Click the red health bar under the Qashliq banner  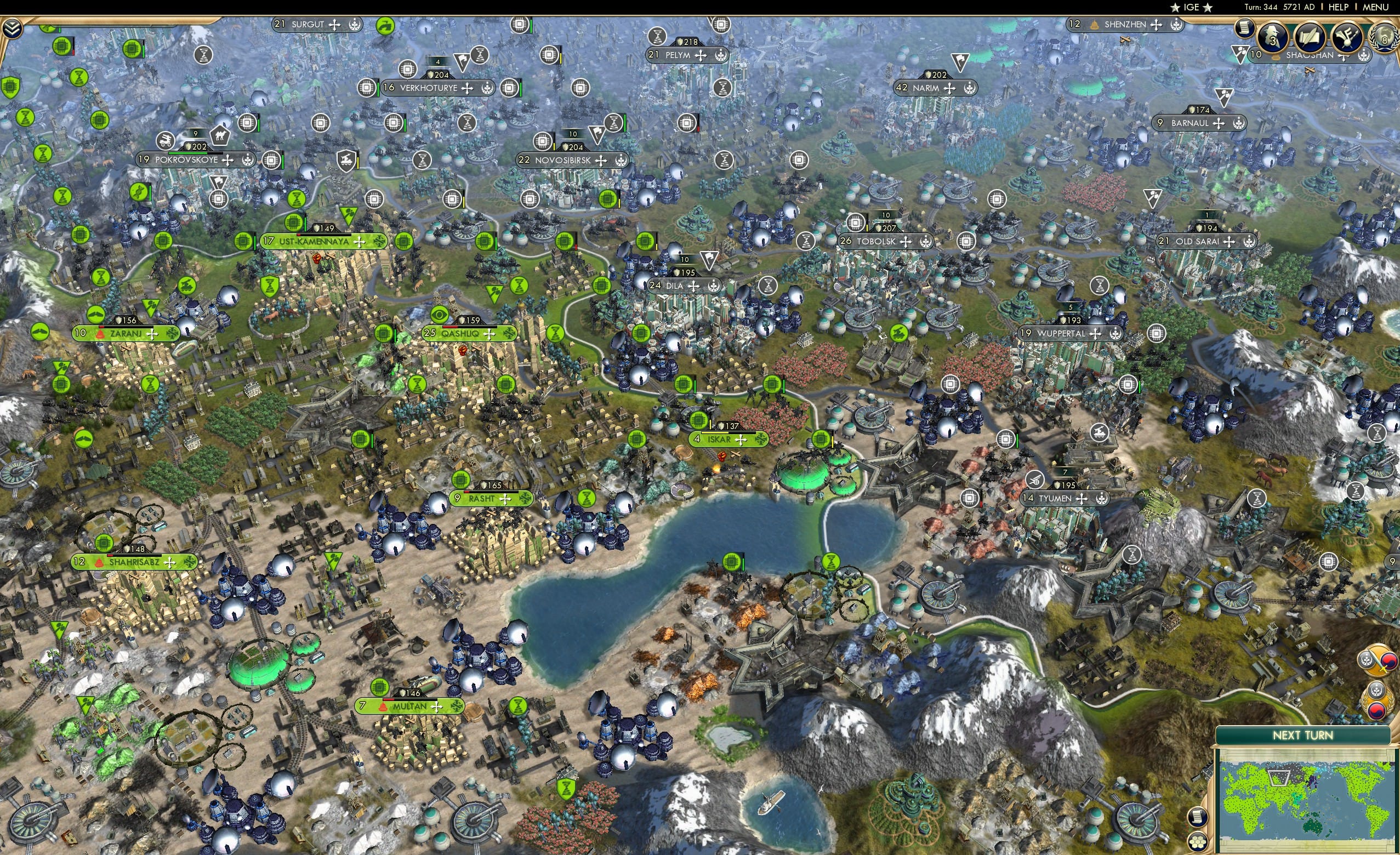(x=450, y=327)
